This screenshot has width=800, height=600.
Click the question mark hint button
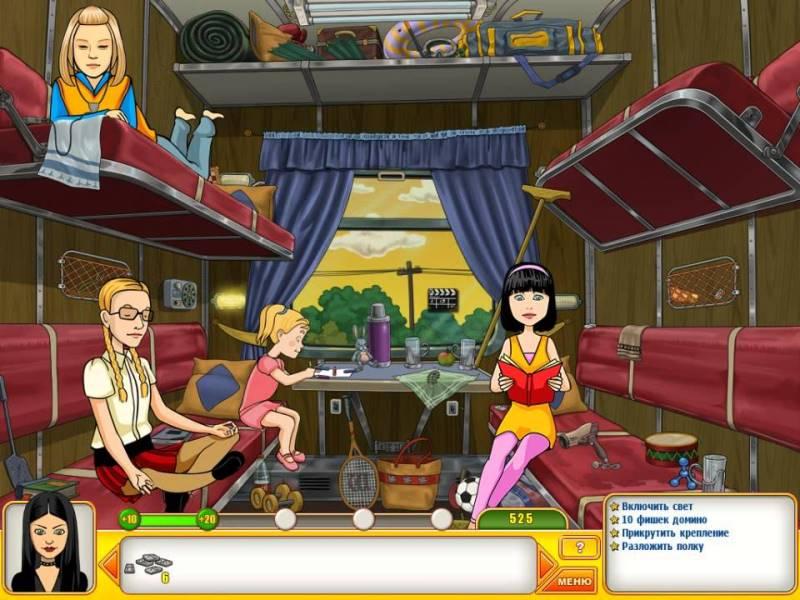(579, 547)
